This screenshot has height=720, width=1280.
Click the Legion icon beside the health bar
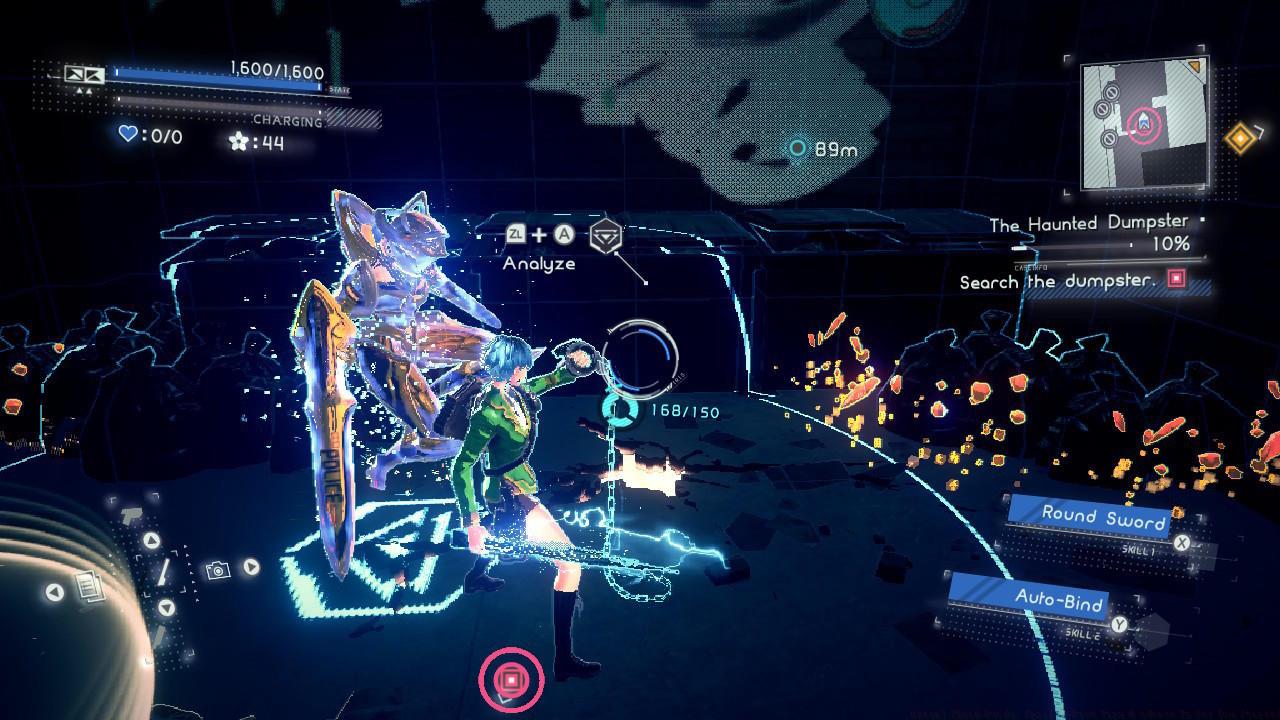pos(84,75)
